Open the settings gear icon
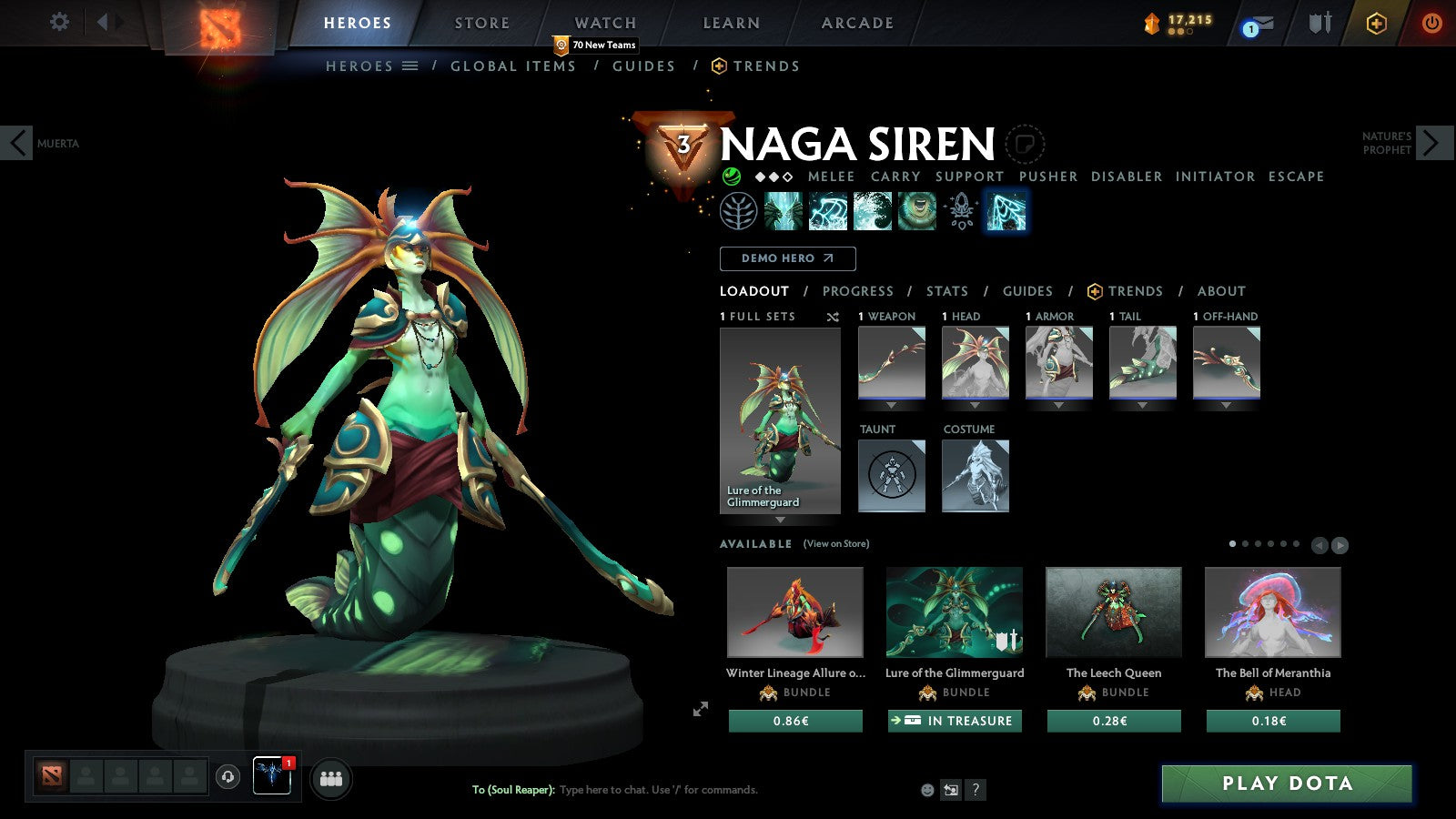 59,22
